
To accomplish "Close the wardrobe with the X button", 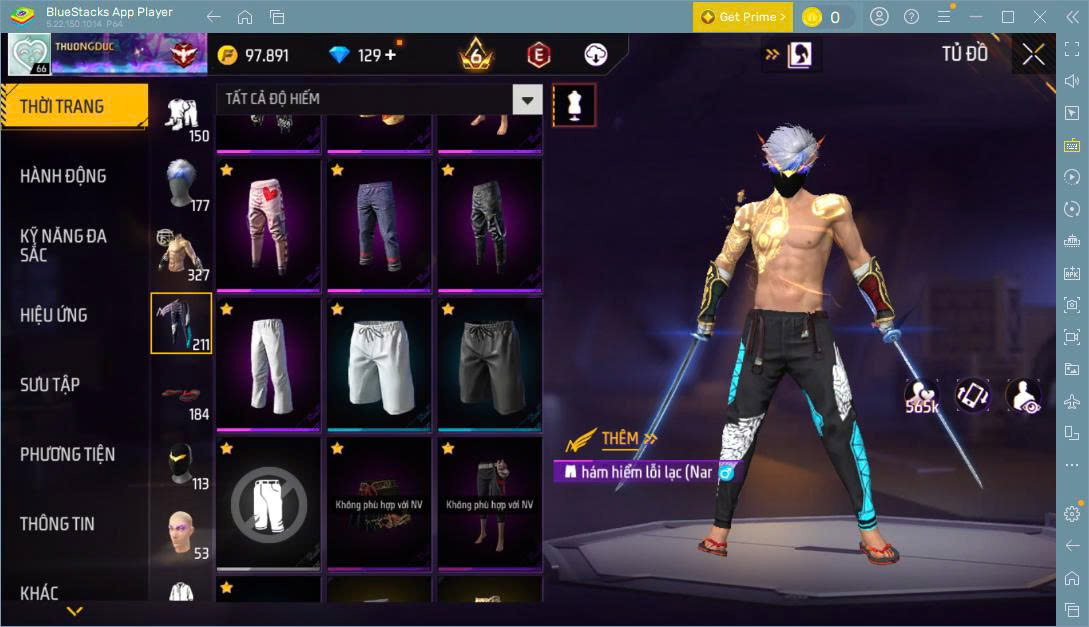I will pyautogui.click(x=1033, y=55).
